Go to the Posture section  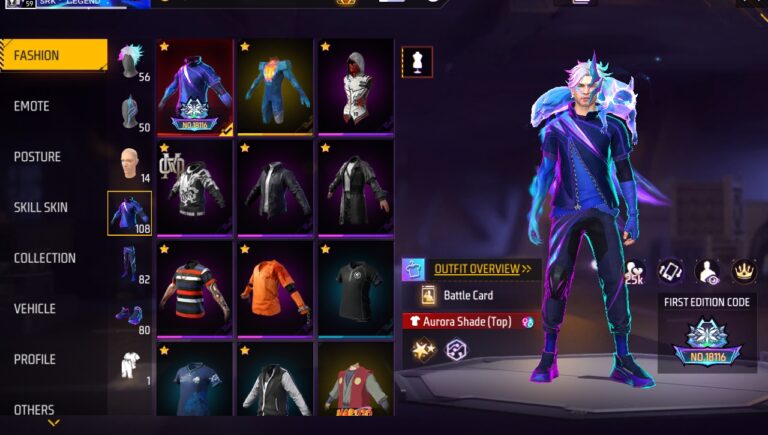point(37,157)
